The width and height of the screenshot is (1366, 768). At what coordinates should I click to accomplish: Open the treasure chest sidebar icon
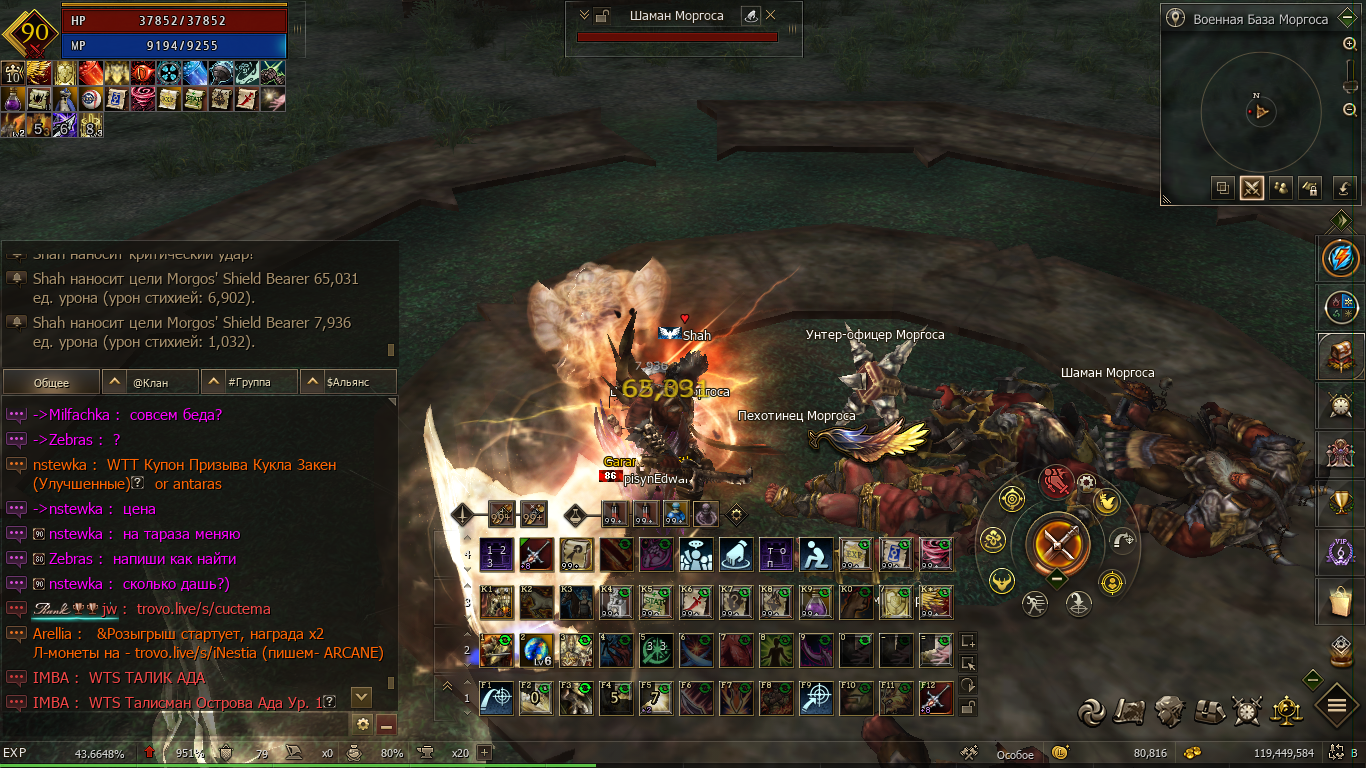[1340, 356]
